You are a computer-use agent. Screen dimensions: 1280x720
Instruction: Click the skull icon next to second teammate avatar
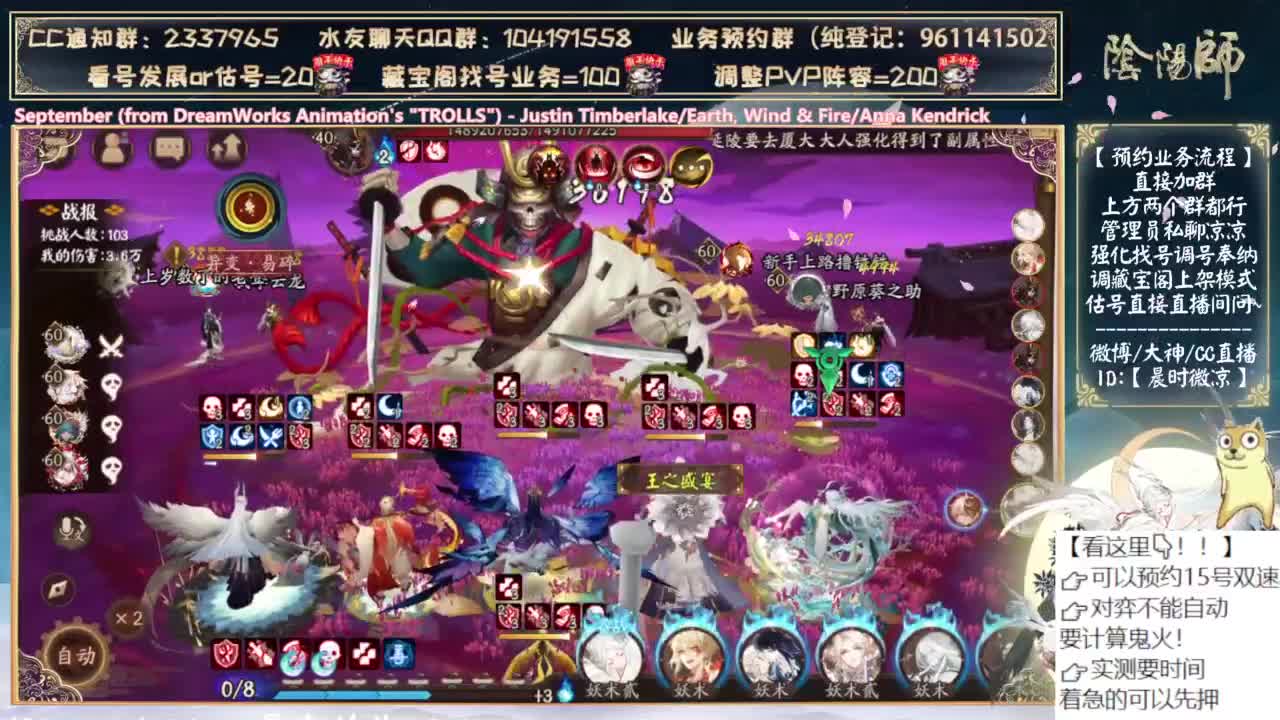pyautogui.click(x=111, y=386)
